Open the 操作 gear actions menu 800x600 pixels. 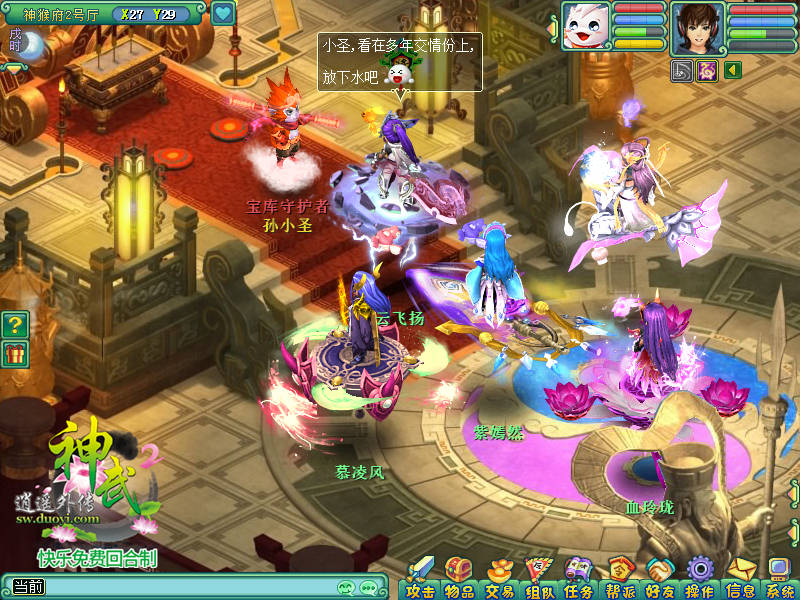point(699,578)
